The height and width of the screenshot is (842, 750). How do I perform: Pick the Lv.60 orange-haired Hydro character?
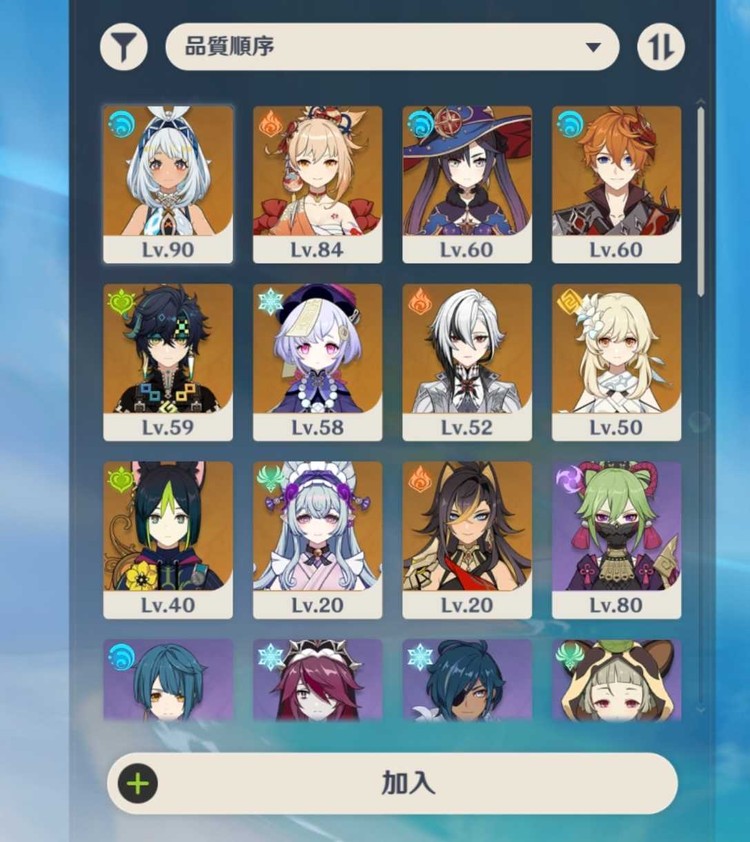[x=616, y=183]
